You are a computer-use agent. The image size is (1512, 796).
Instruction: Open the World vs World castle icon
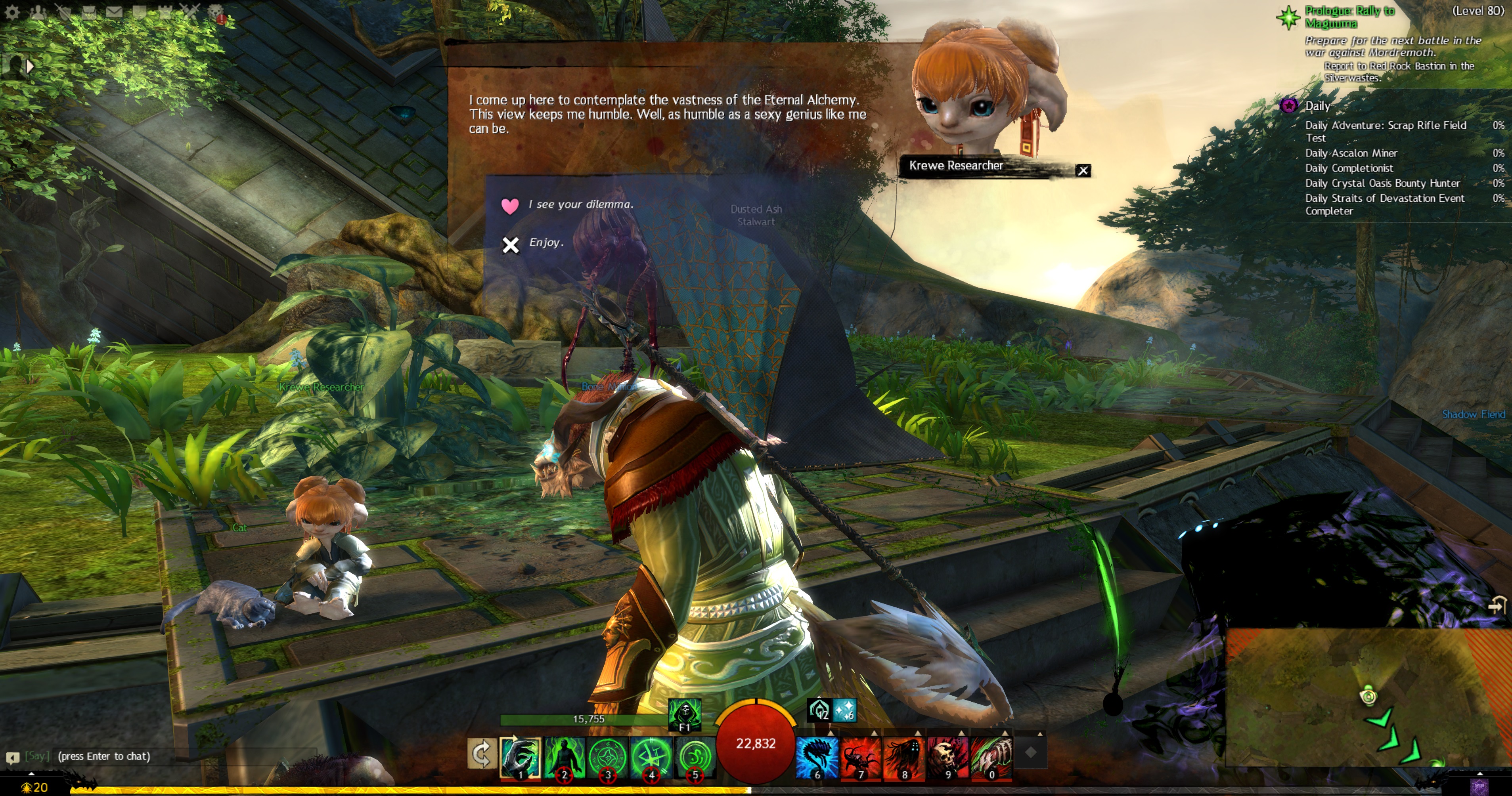point(165,11)
